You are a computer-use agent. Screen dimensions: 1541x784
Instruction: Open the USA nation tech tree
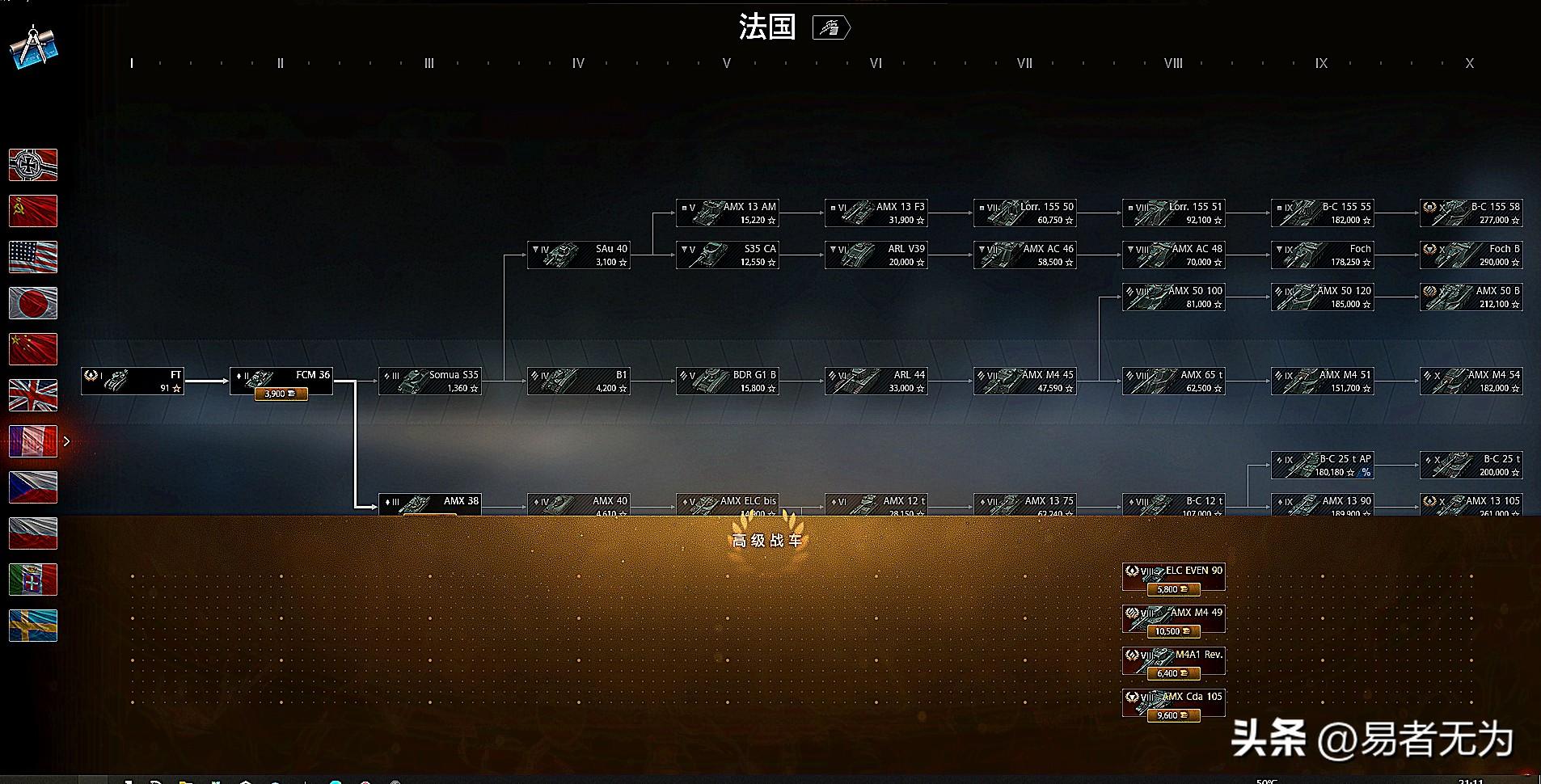[x=33, y=257]
